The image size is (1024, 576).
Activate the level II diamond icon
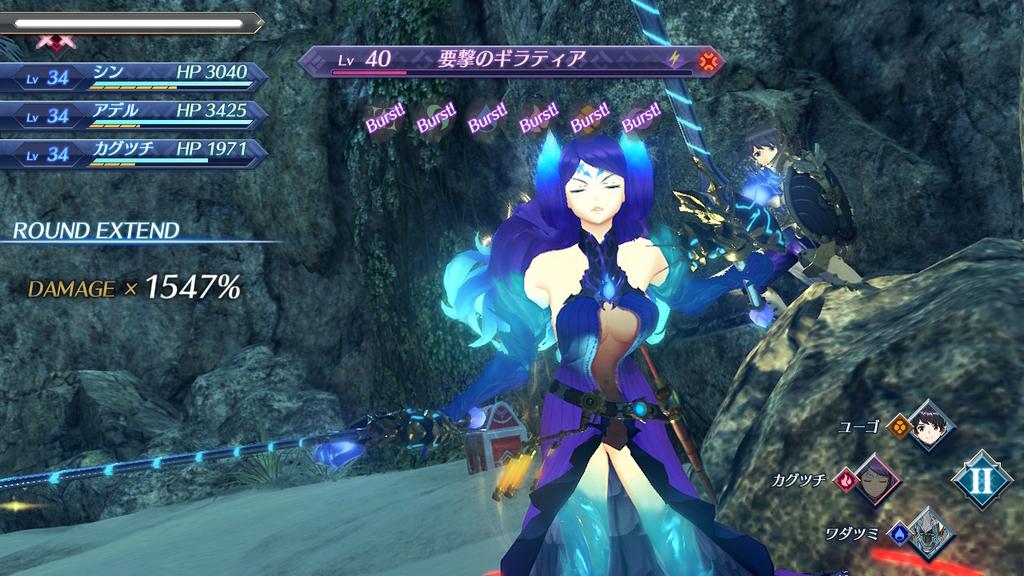(981, 479)
